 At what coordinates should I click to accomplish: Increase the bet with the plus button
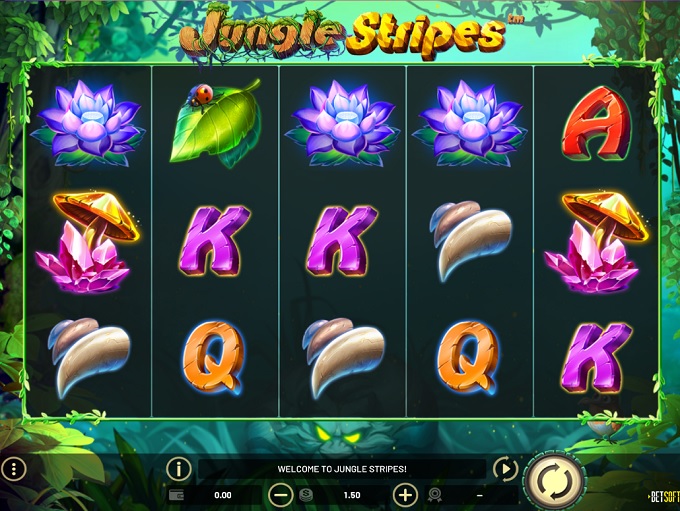coord(405,494)
